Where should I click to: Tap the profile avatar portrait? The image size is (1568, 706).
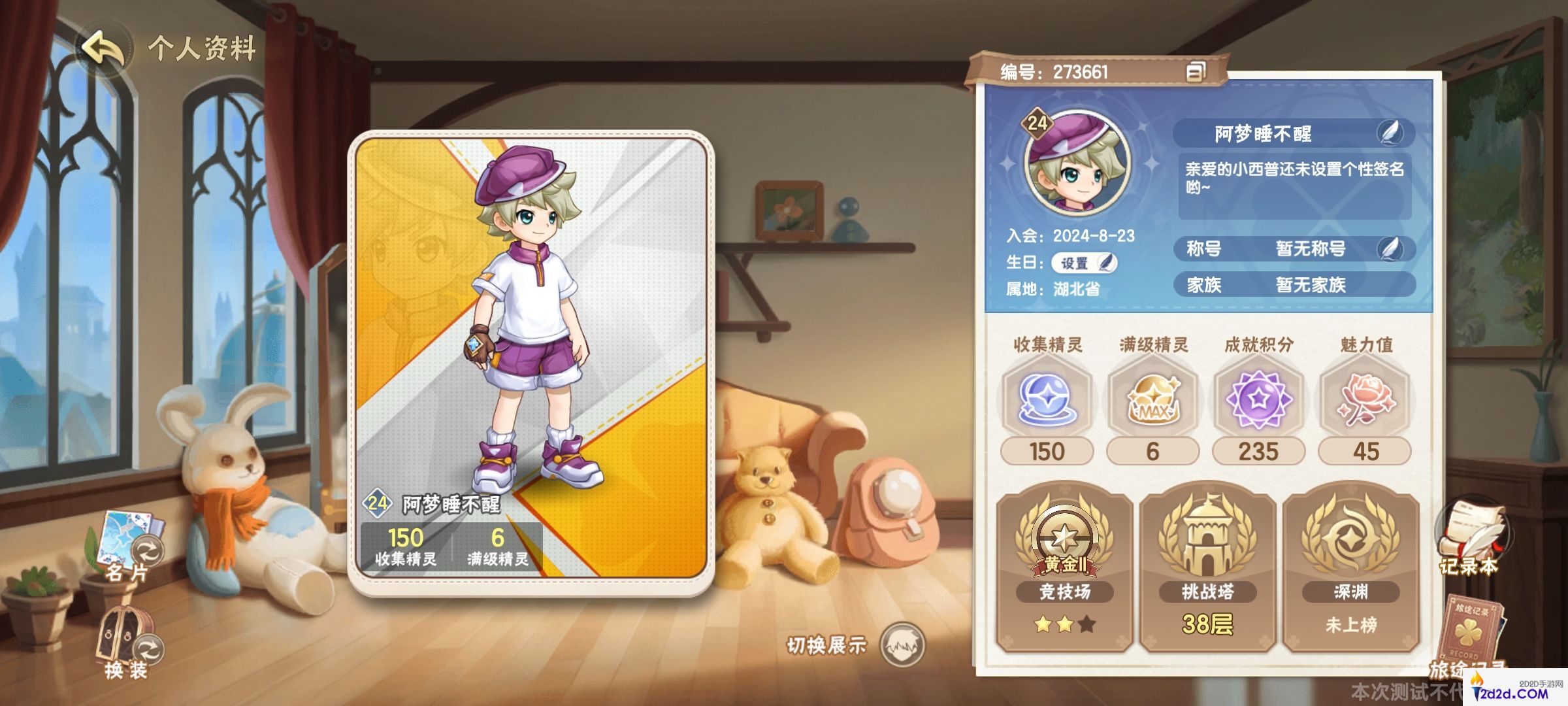[x=1077, y=164]
